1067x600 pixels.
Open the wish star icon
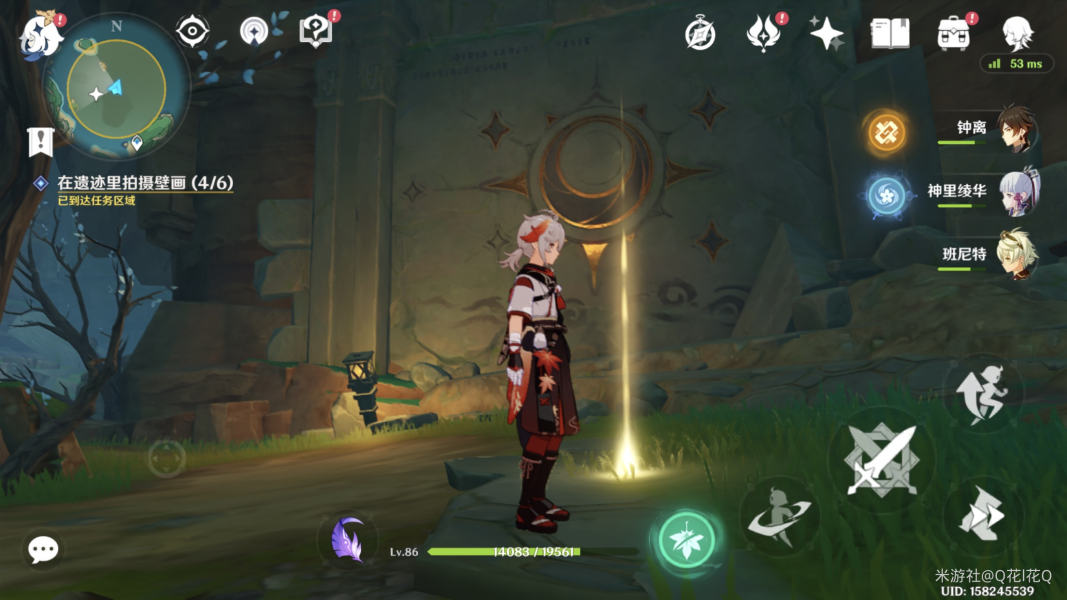[826, 34]
